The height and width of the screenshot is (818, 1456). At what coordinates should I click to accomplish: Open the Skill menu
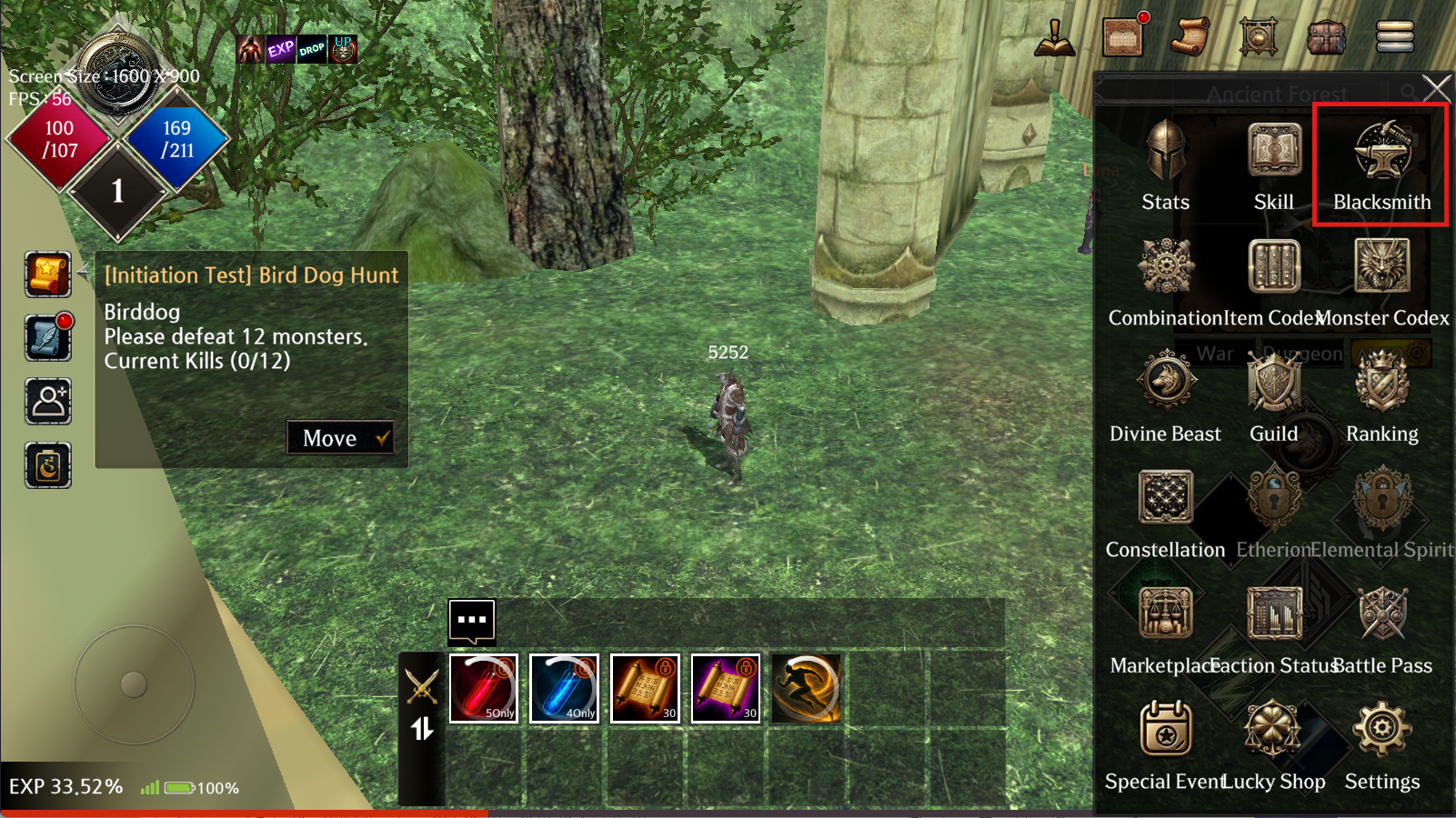point(1273,165)
